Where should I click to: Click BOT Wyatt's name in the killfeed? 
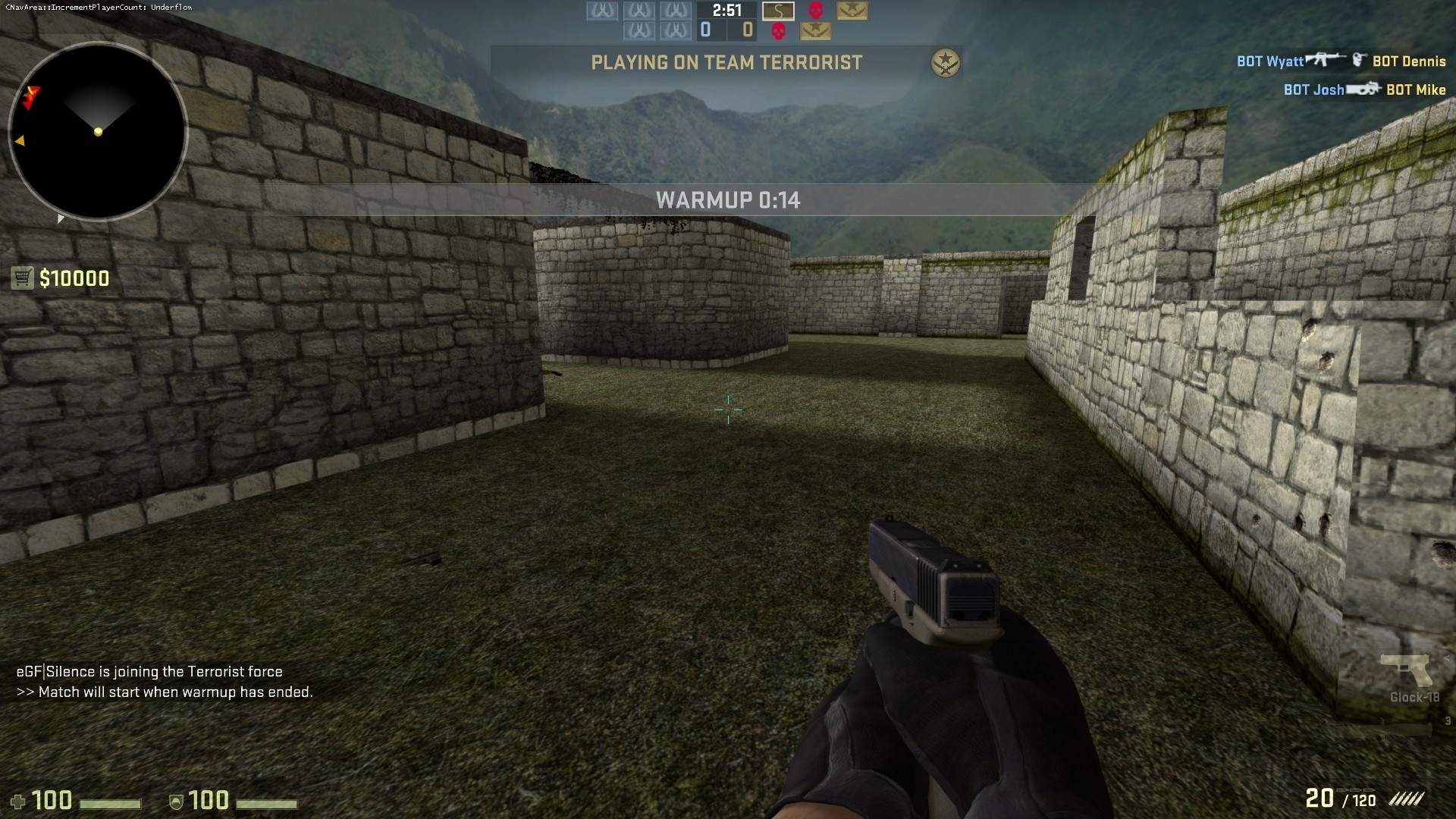click(1271, 61)
